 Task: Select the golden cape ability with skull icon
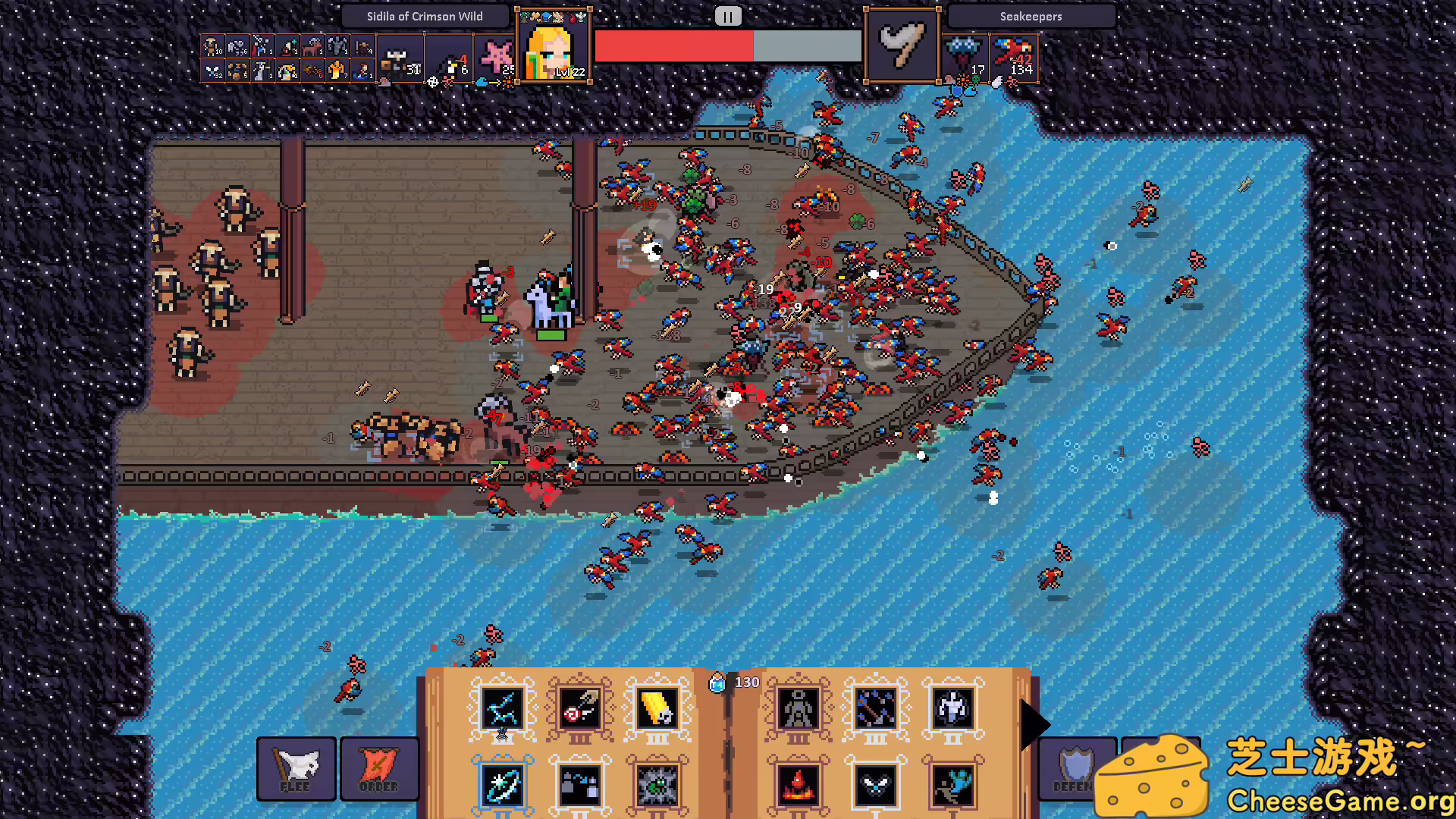coord(657,711)
